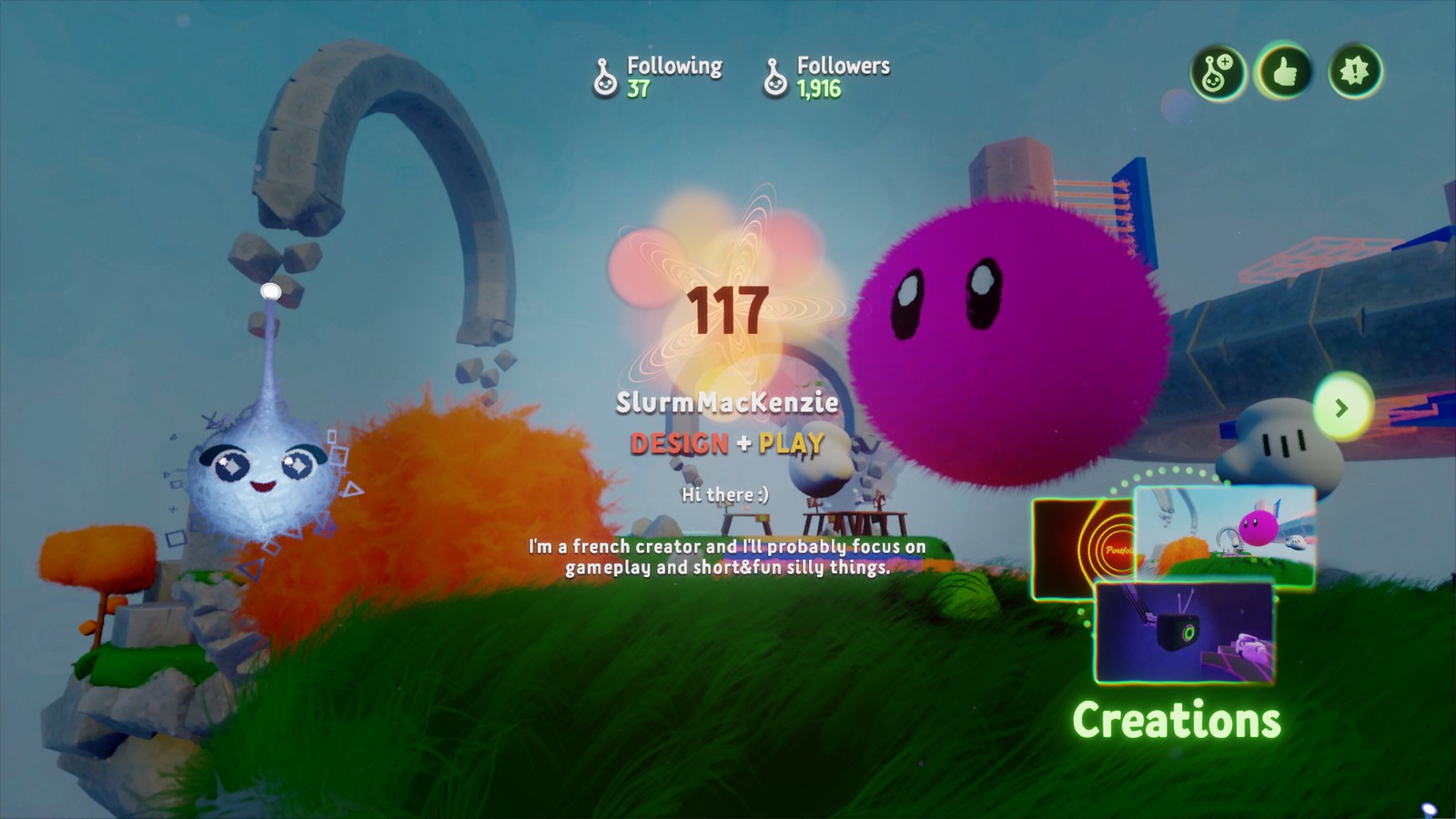Show the Followers list
The height and width of the screenshot is (819, 1456).
[x=826, y=76]
